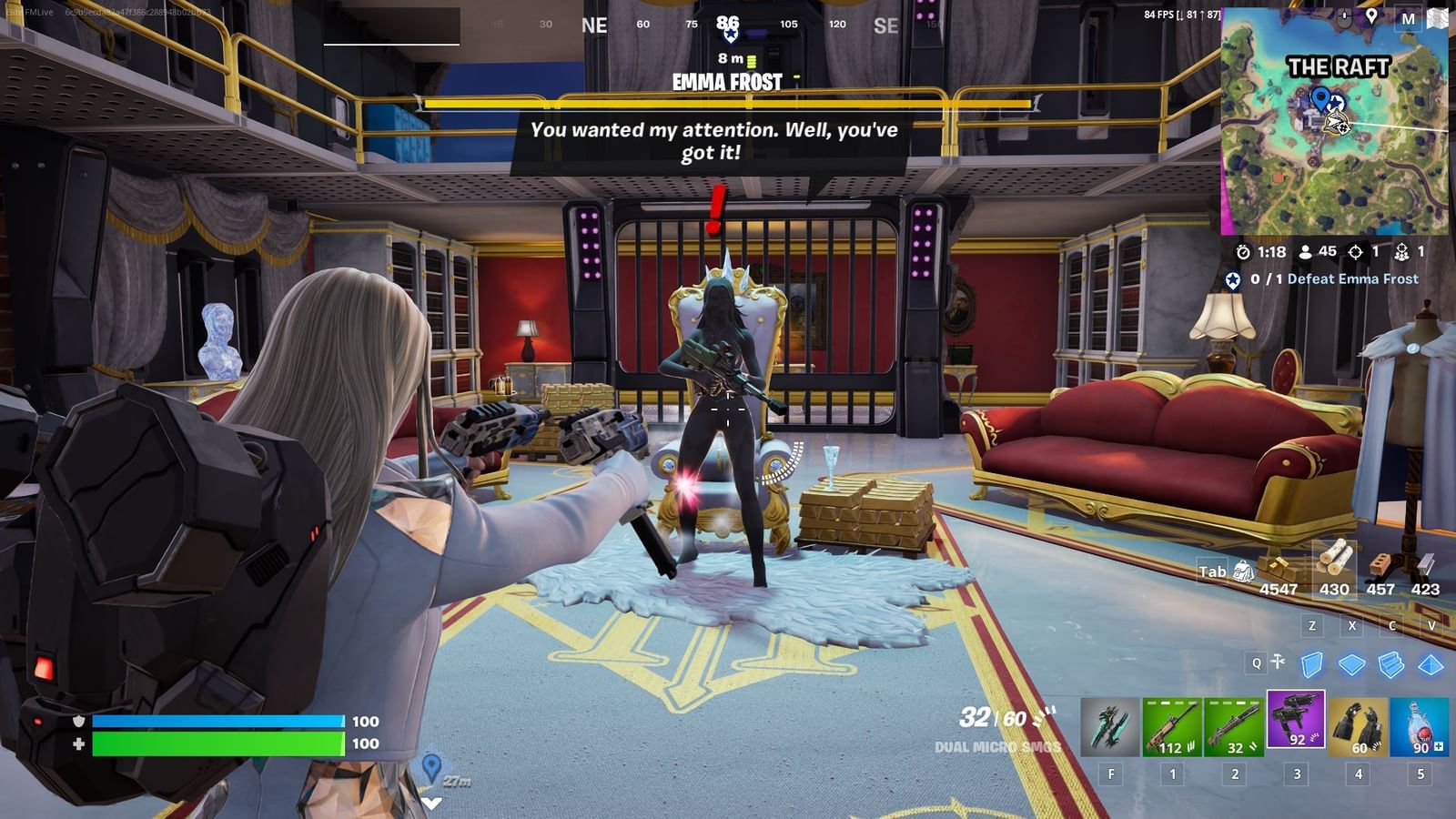Click the place marker pin icon above minimap
Screen dimensions: 1456x819
(1371, 15)
